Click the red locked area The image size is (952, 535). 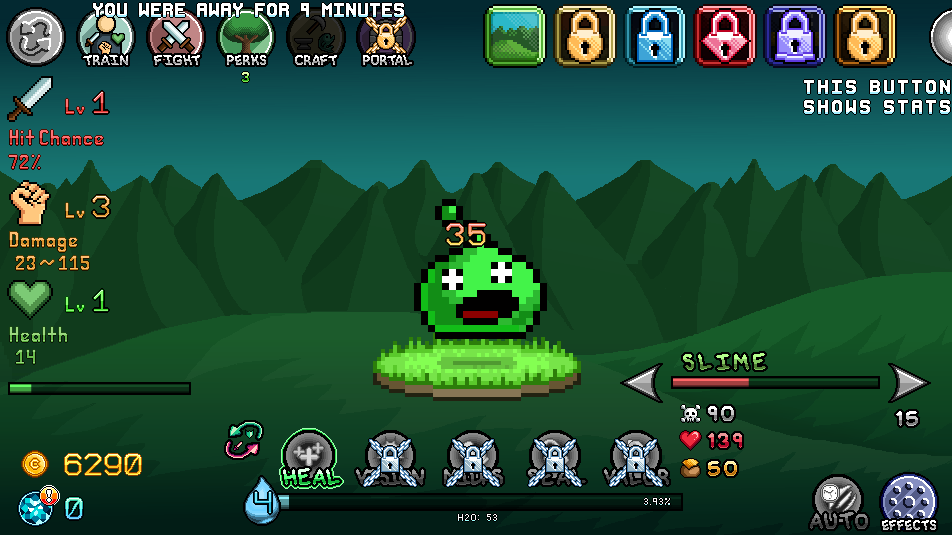point(725,36)
